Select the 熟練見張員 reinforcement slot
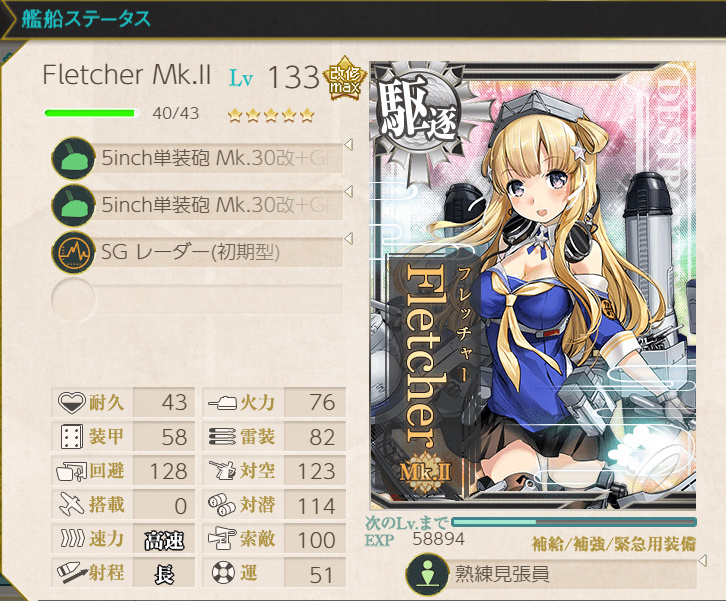The width and height of the screenshot is (726, 601). (552, 576)
